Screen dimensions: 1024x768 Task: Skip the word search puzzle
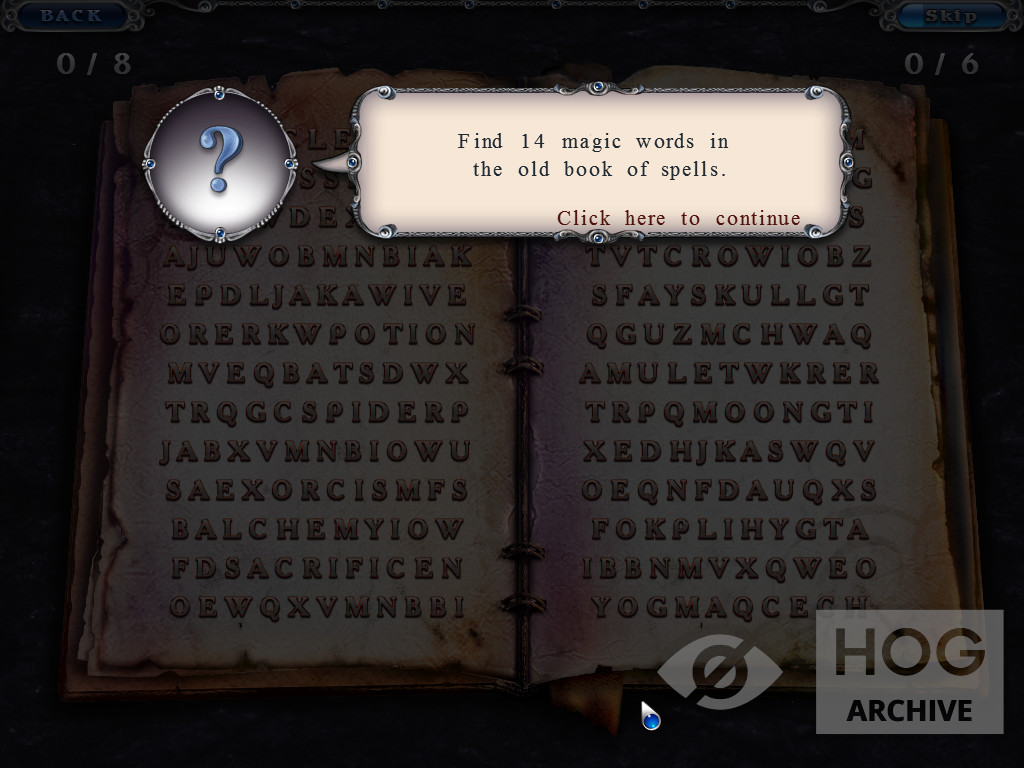(950, 15)
